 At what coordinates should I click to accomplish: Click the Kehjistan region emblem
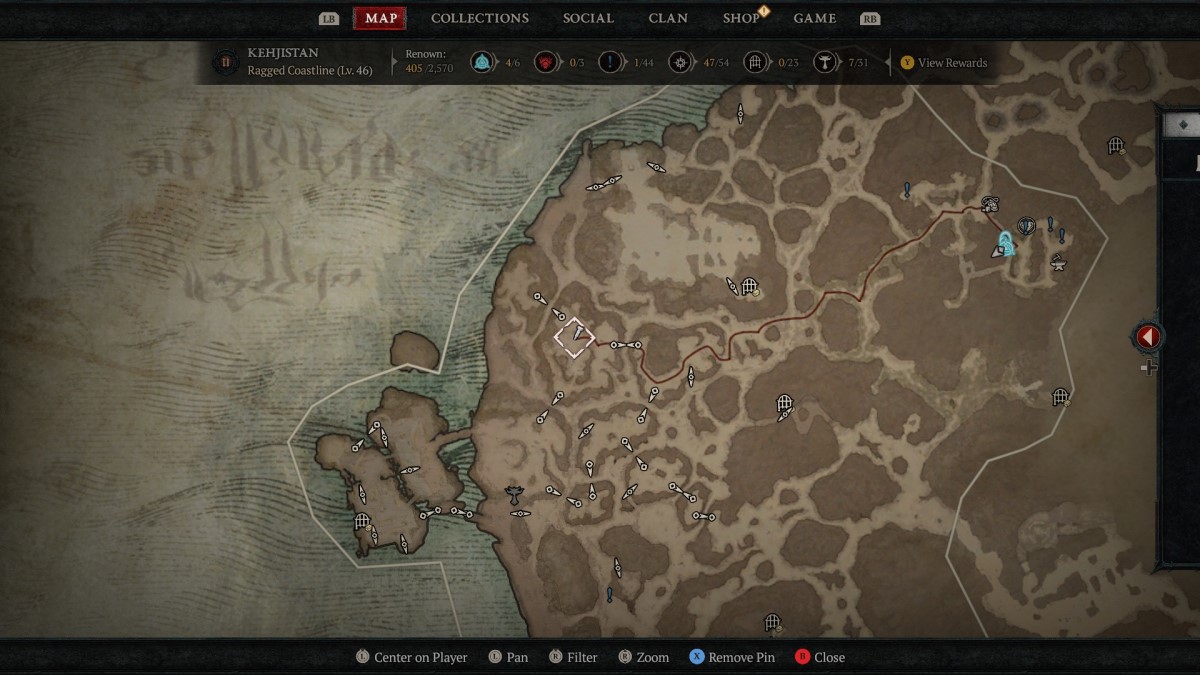[225, 62]
